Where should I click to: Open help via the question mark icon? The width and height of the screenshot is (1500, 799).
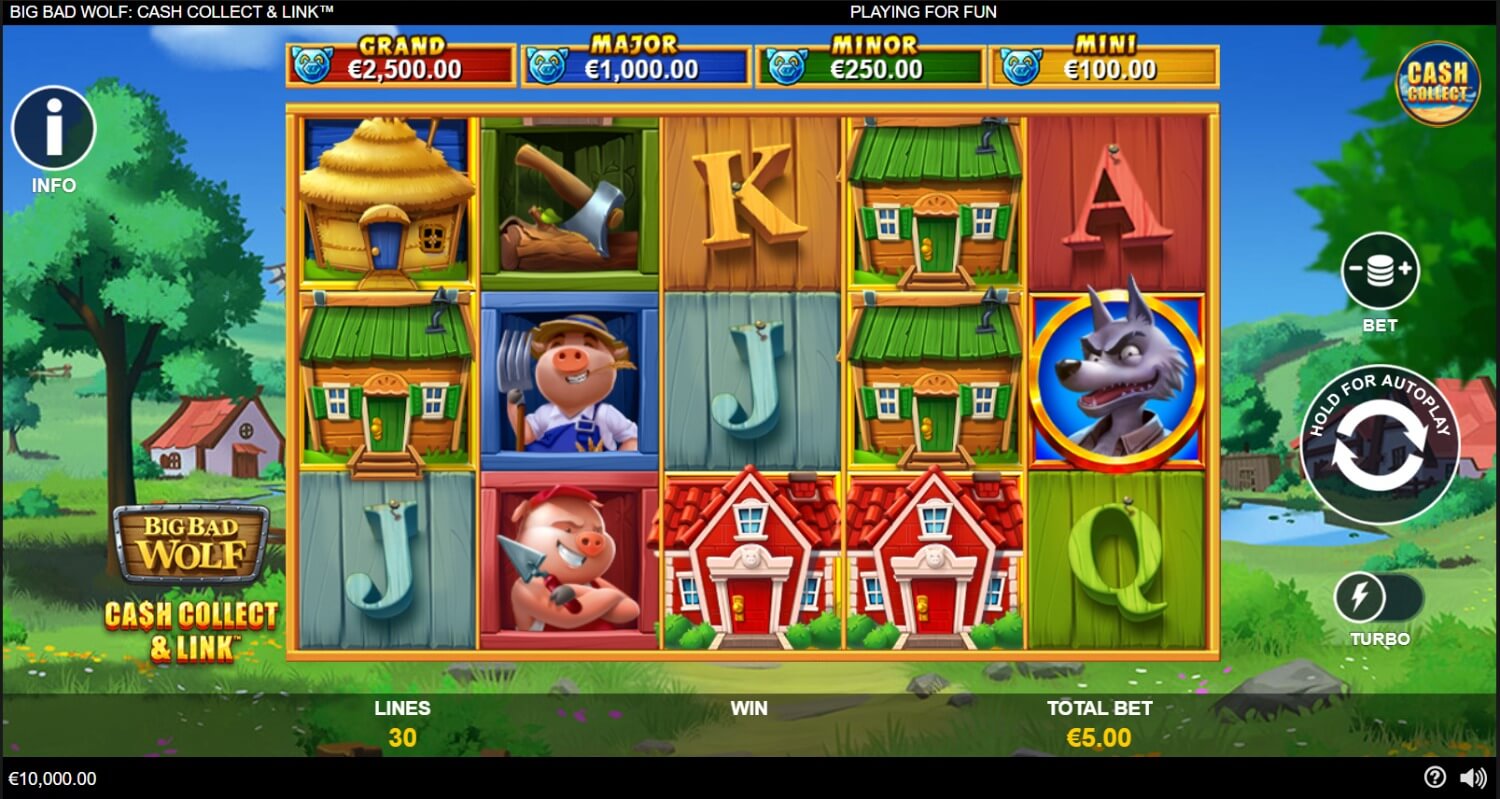tap(1434, 777)
